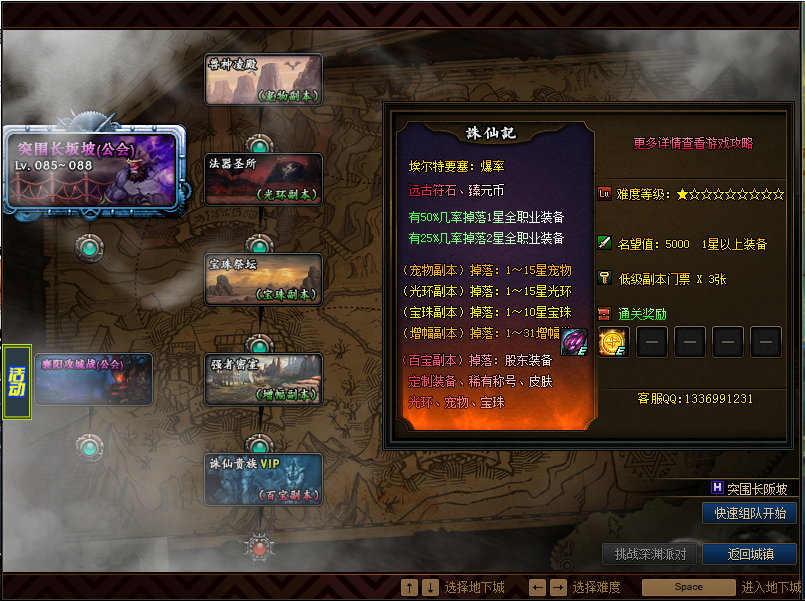The height and width of the screenshot is (601, 805).
Task: Click the purple amplification item icon
Action: point(574,341)
